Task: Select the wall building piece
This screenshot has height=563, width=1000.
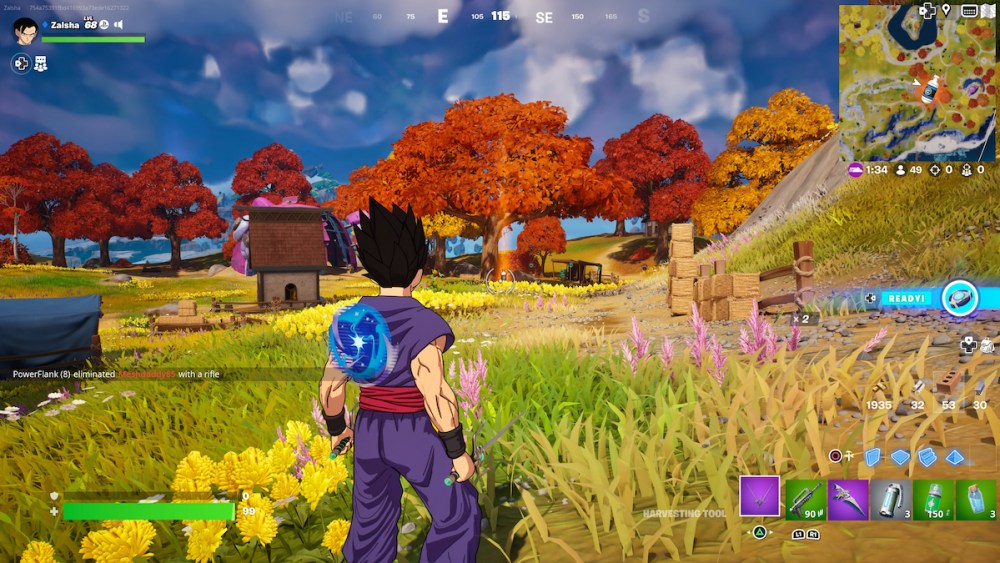Action: point(872,457)
